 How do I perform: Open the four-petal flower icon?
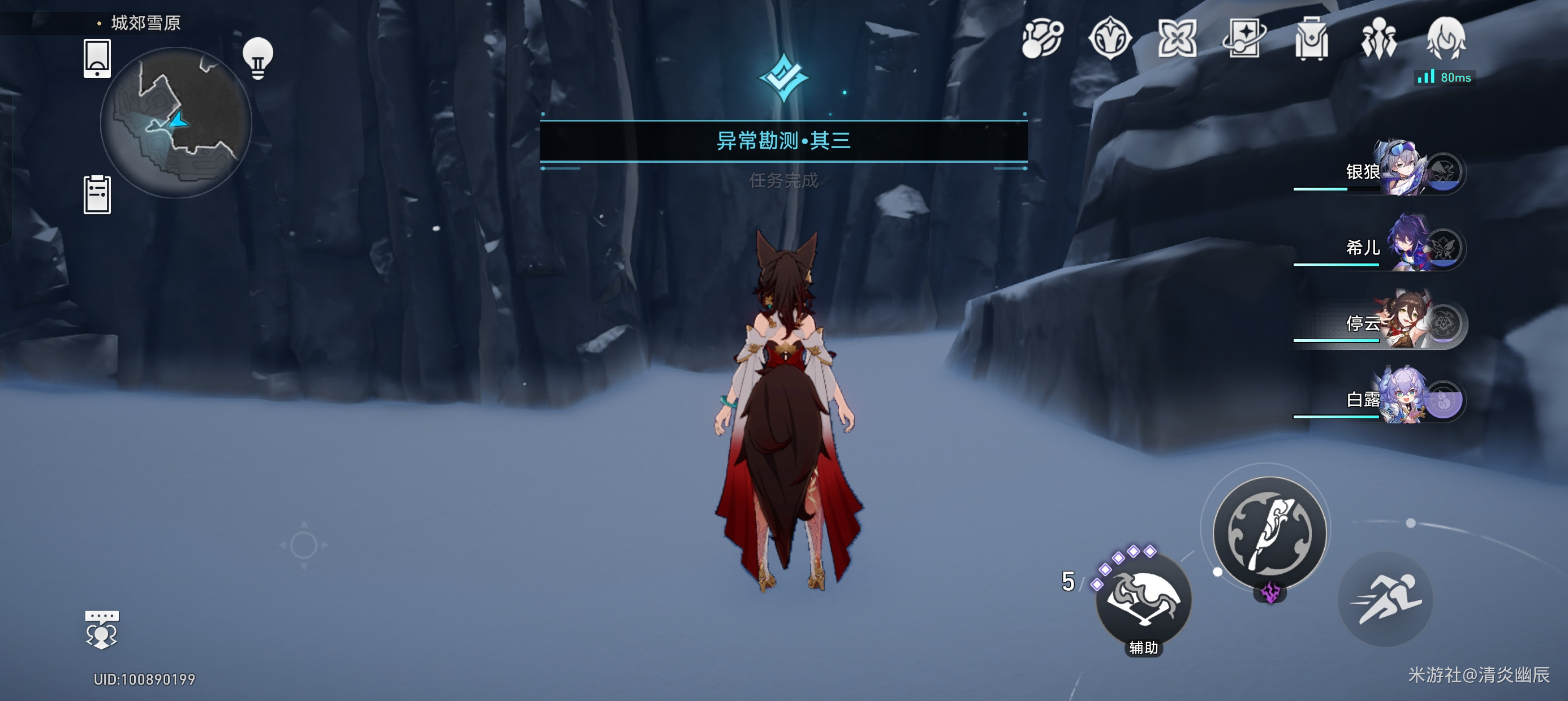coord(1177,39)
